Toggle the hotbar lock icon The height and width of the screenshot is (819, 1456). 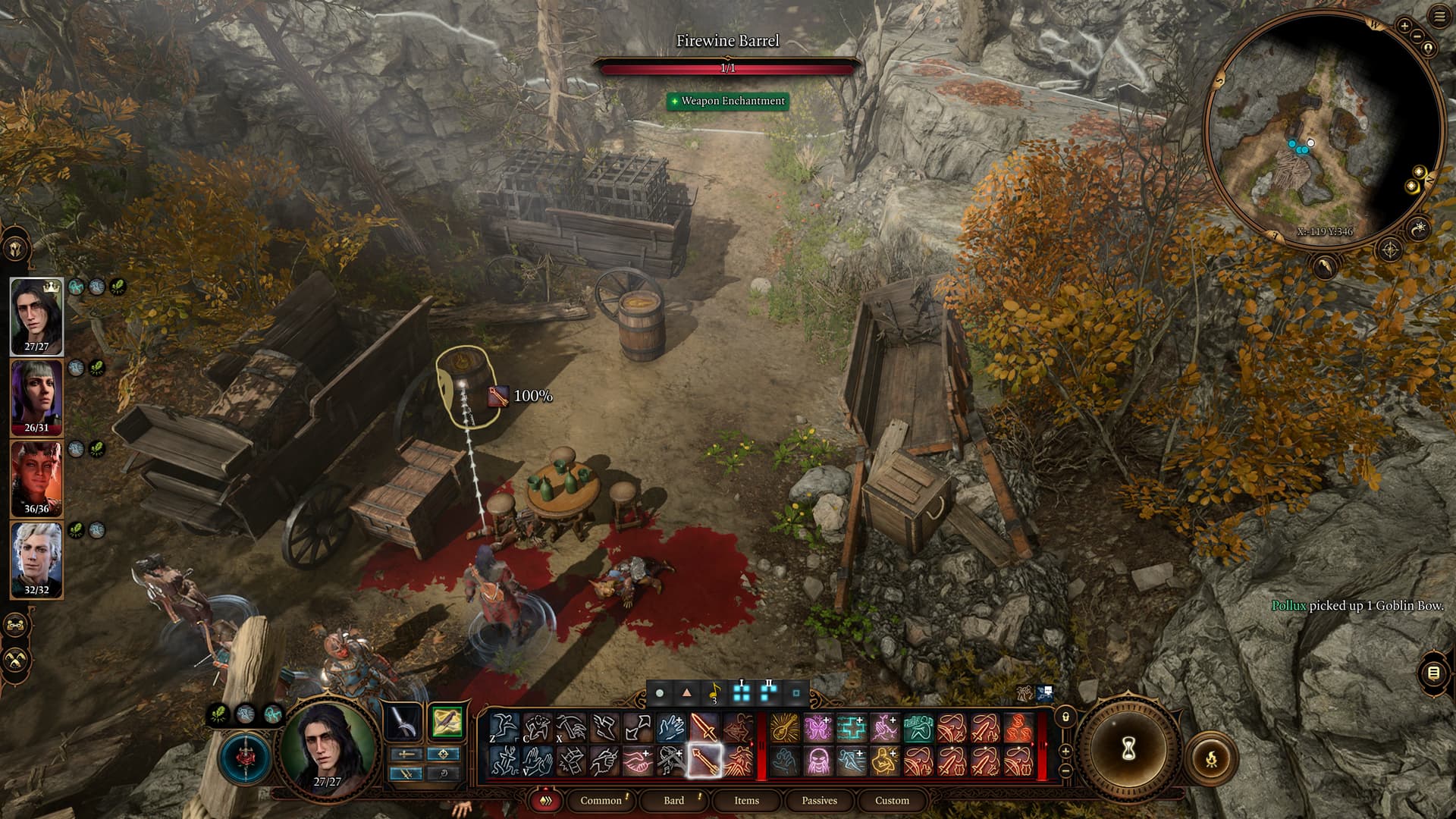coord(1065,717)
